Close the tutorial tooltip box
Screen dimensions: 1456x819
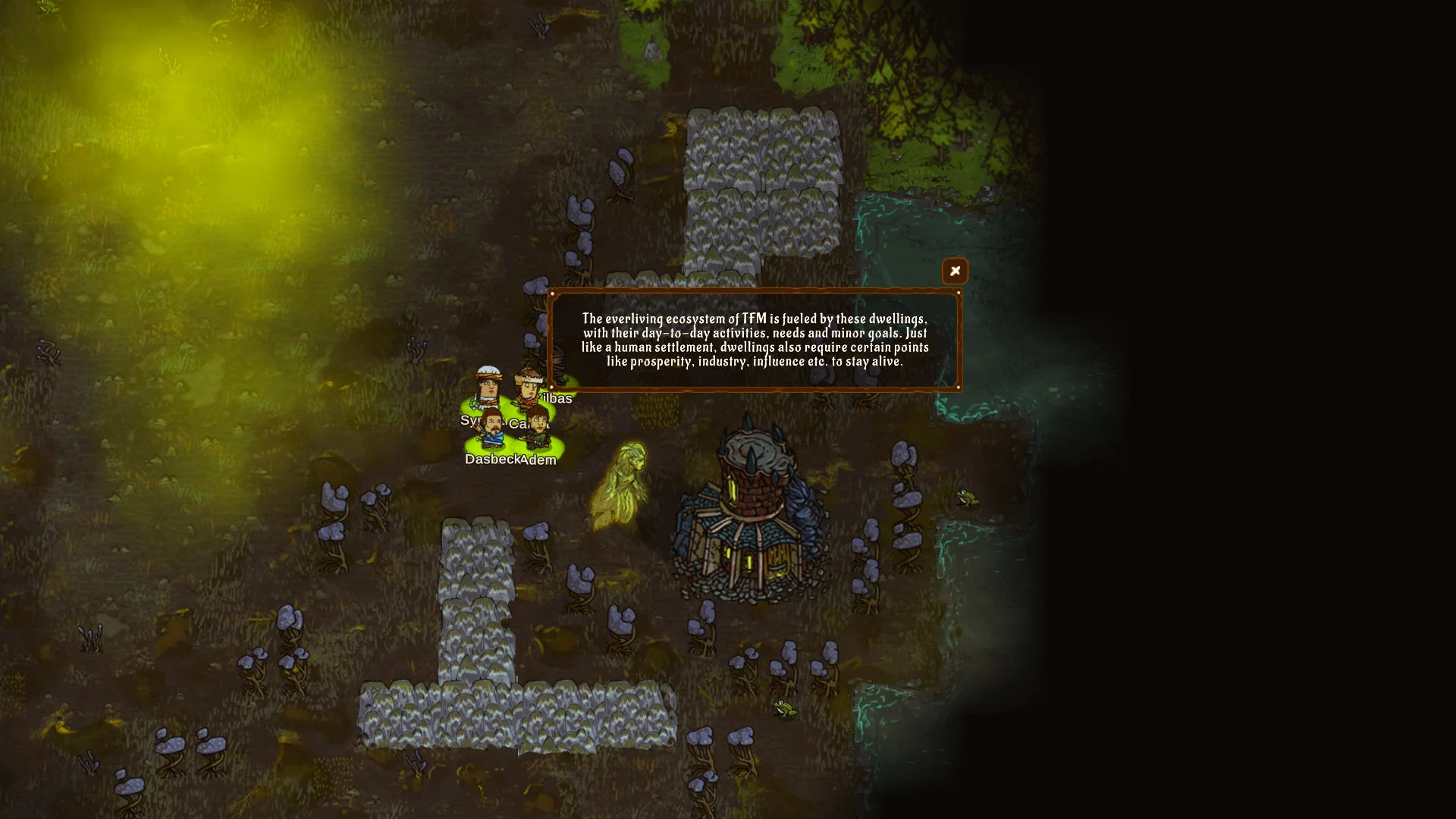(x=955, y=271)
